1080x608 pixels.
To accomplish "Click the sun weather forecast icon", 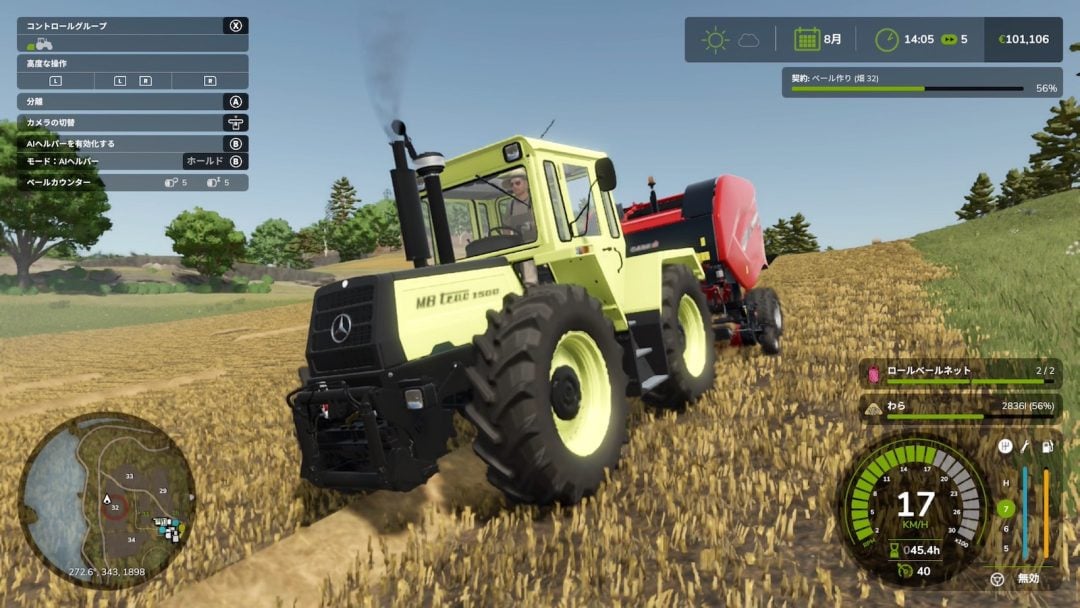I will (x=715, y=40).
